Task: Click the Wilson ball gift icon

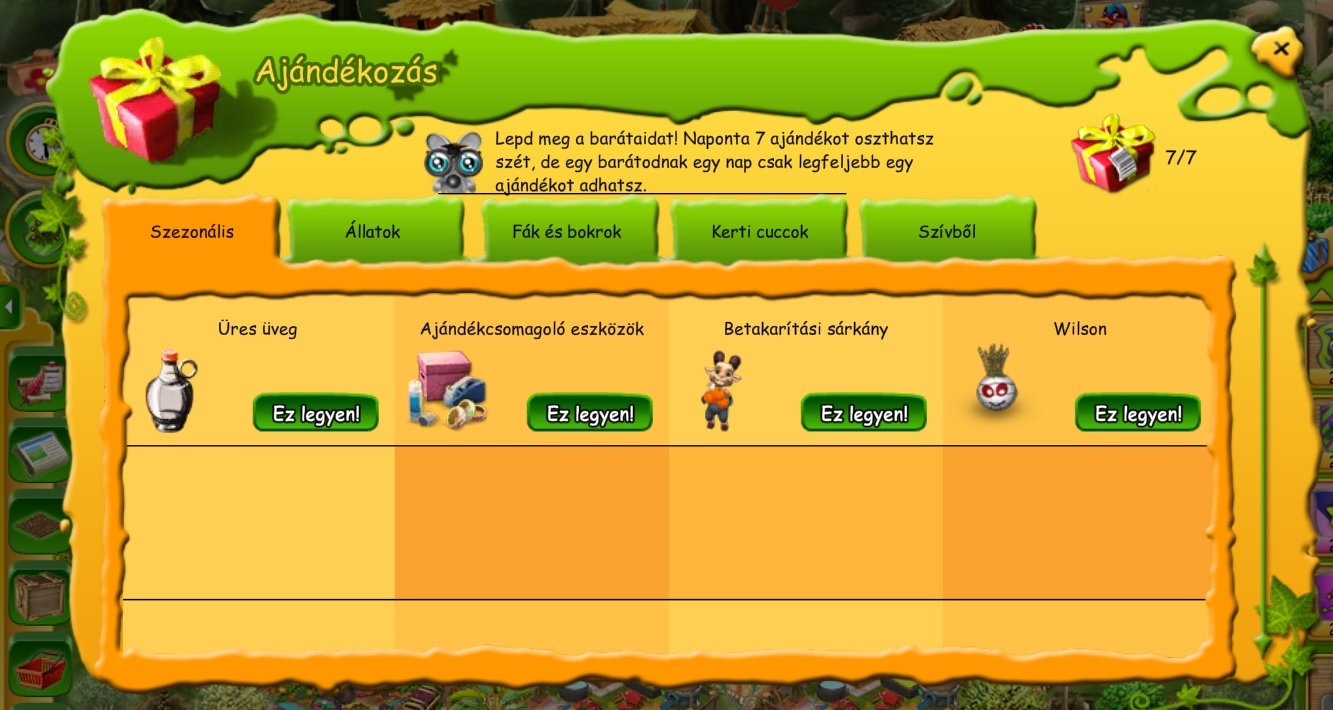Action: (996, 380)
